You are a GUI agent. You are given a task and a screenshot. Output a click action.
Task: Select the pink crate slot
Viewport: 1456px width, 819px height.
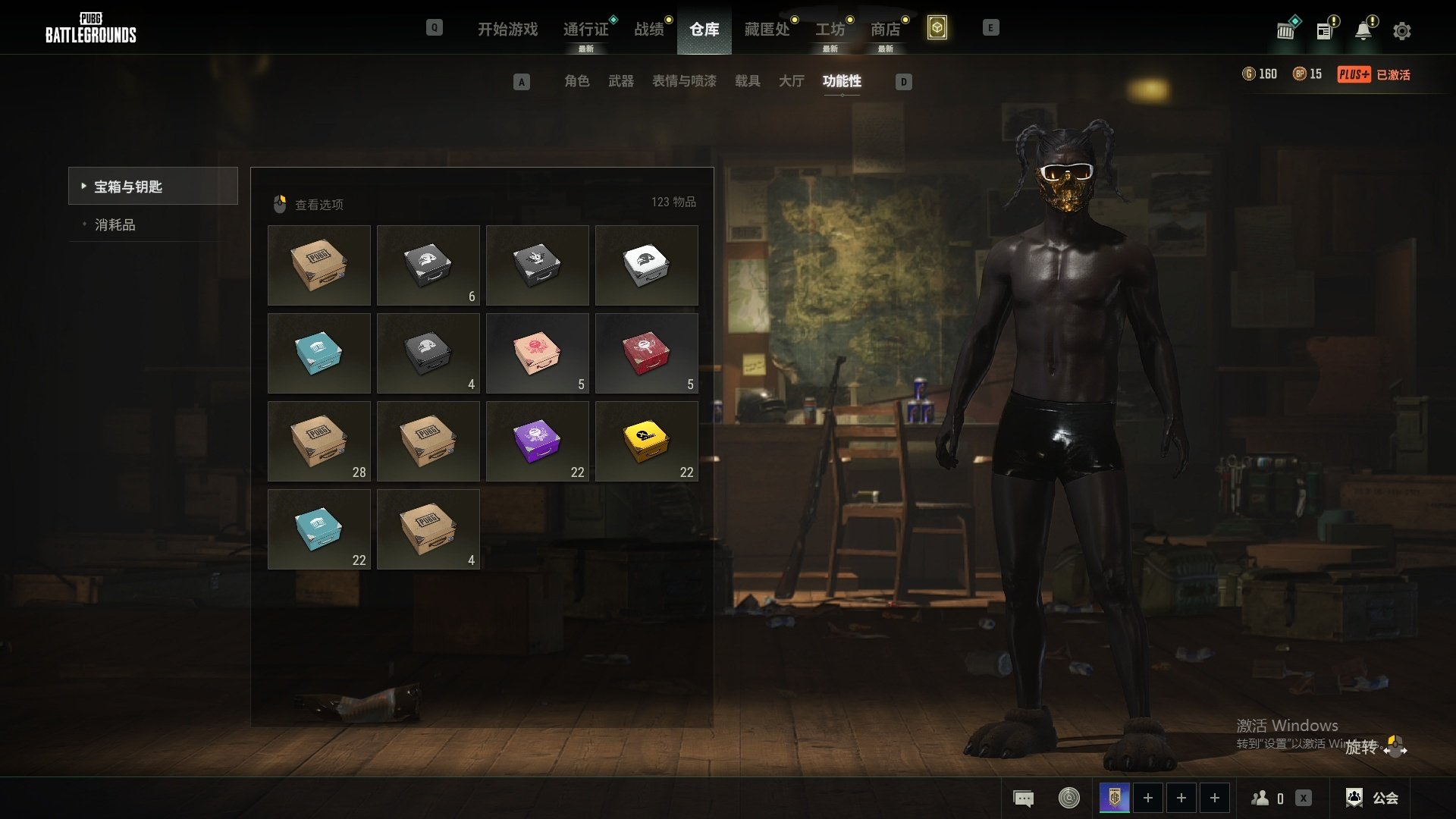click(x=537, y=353)
